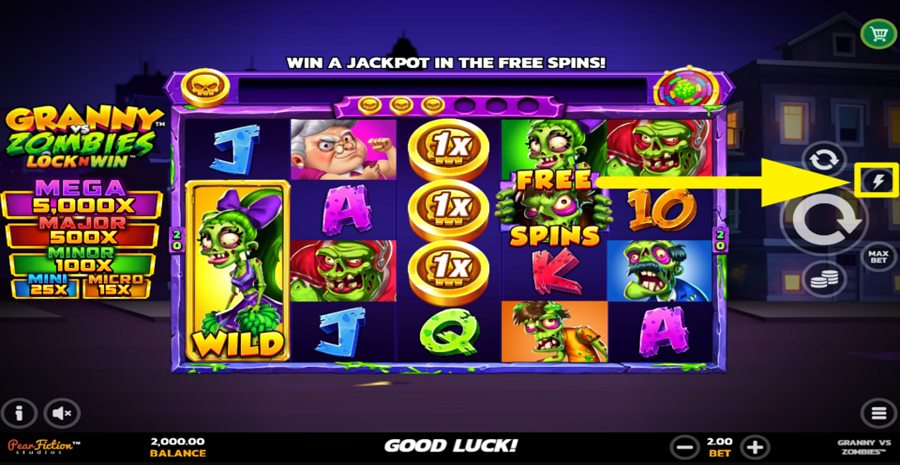
Task: Increase the bet with the plus button
Action: coord(756,446)
